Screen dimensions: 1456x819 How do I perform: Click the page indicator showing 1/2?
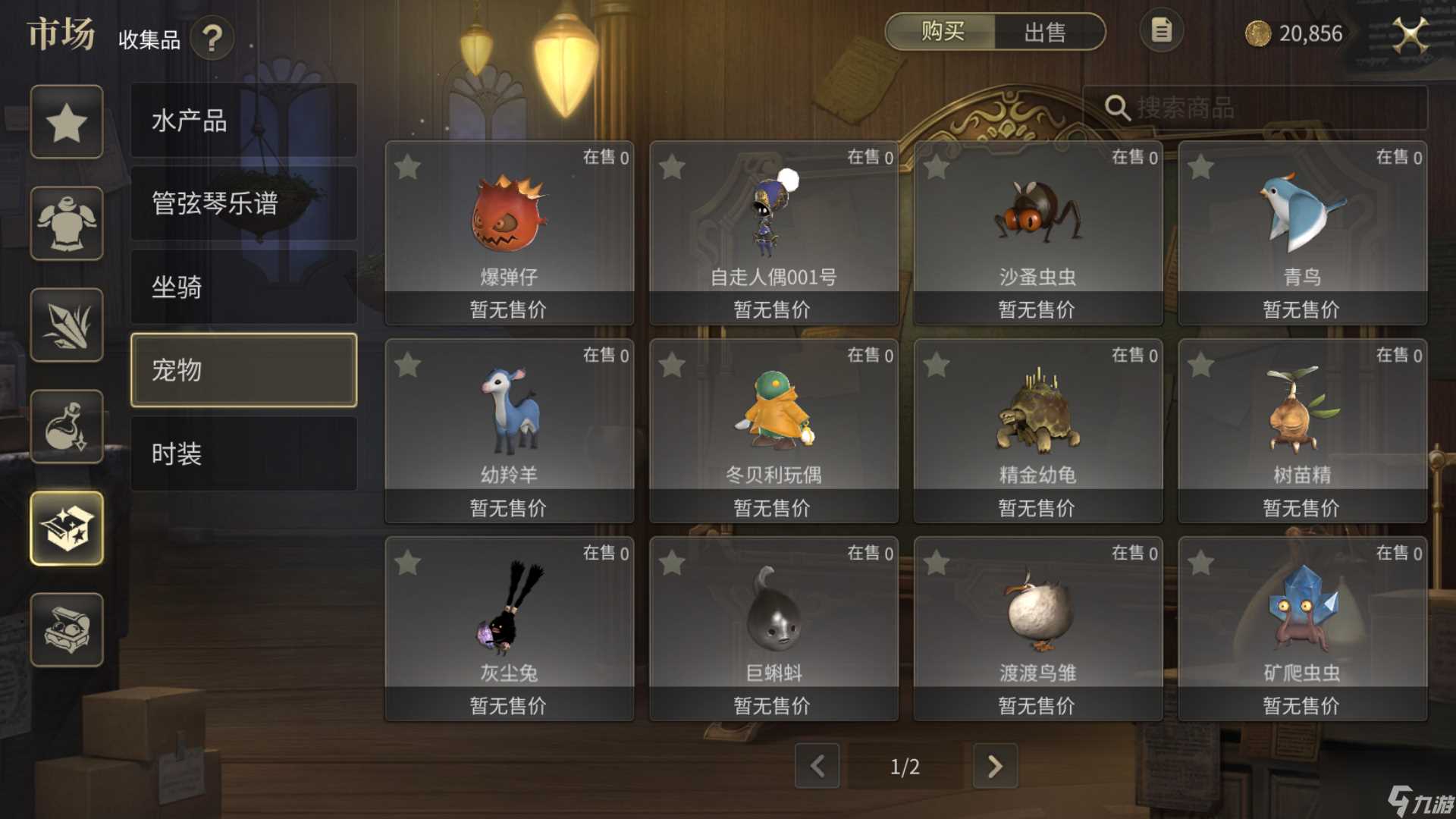tap(905, 767)
